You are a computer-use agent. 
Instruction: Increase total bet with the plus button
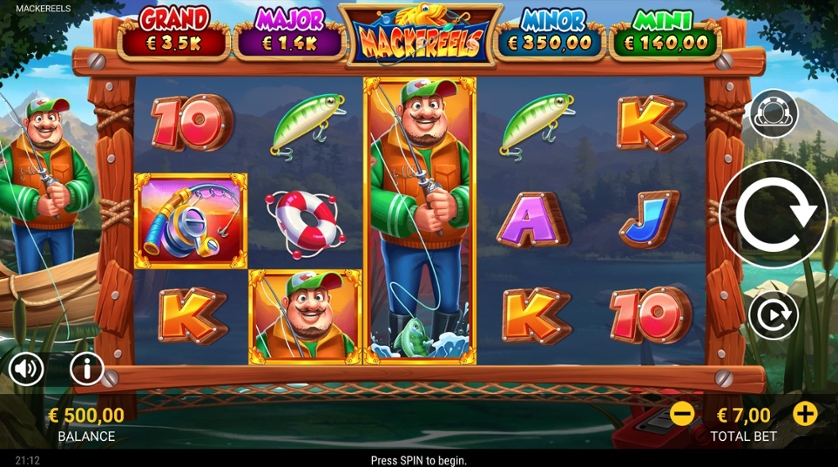coord(805,413)
